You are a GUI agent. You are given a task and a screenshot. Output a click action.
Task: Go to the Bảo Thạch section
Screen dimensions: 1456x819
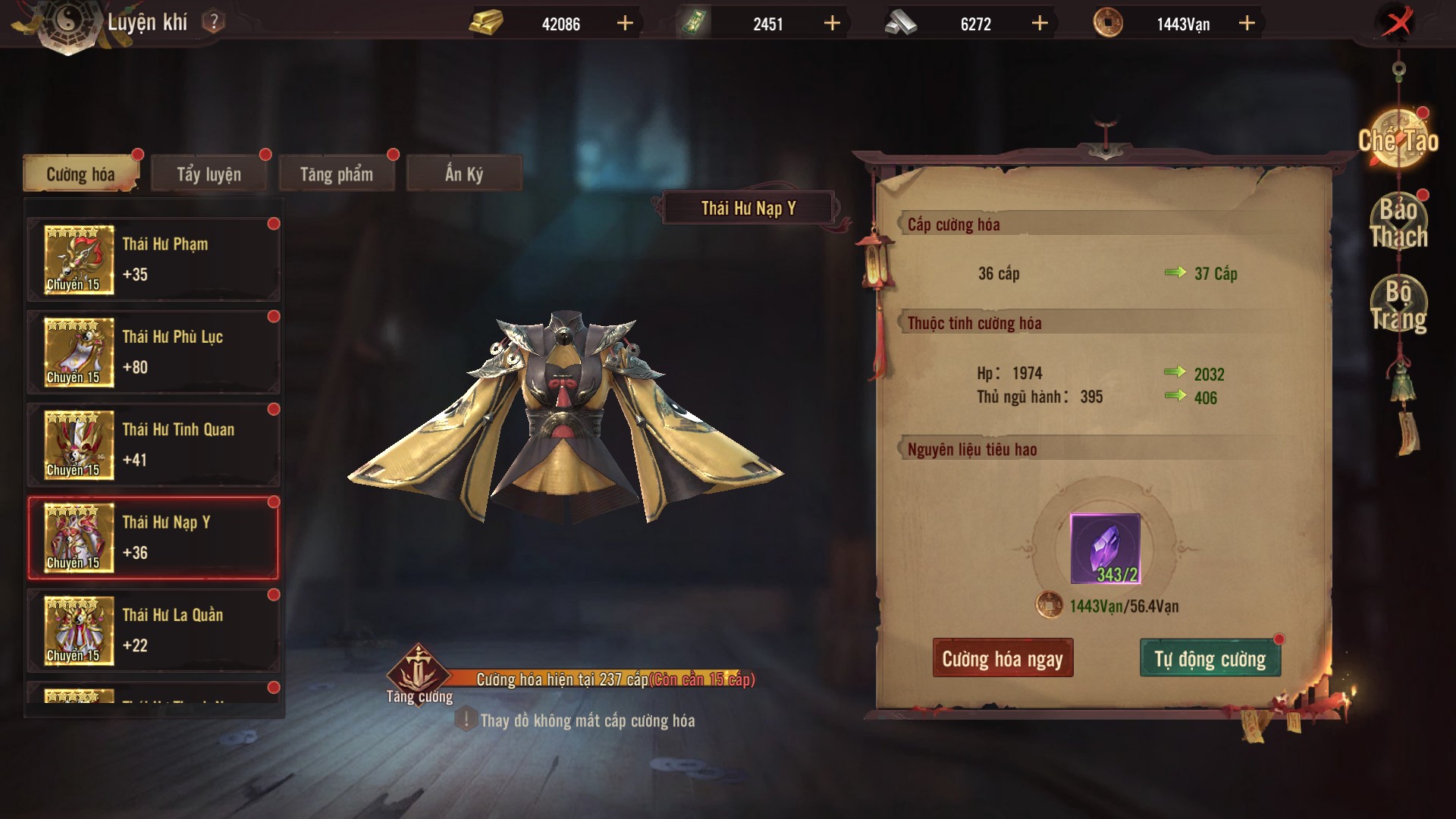click(x=1398, y=223)
